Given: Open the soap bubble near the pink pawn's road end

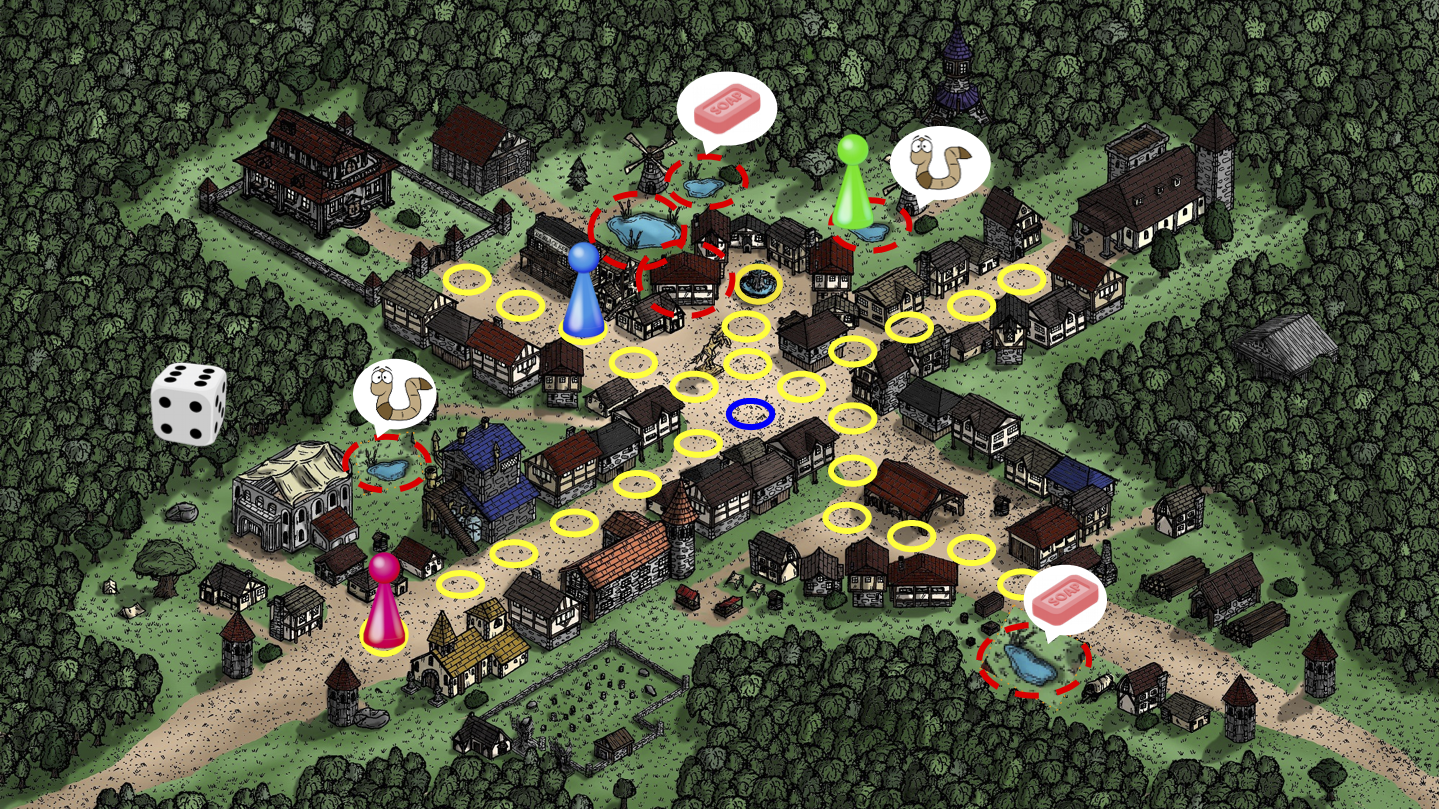Looking at the screenshot, I should pos(1064,600).
